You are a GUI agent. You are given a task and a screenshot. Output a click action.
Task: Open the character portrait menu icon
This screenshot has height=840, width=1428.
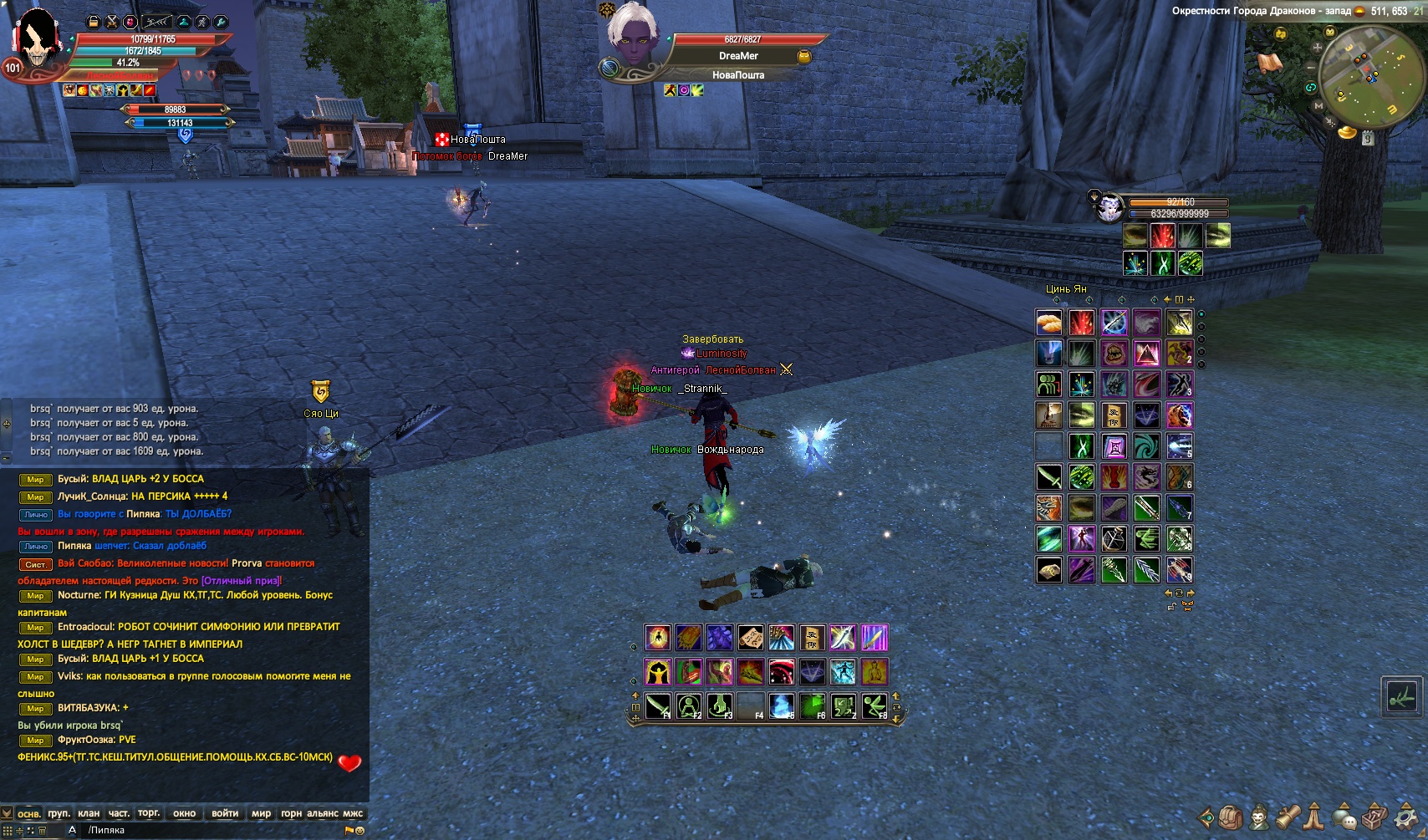point(1258,817)
